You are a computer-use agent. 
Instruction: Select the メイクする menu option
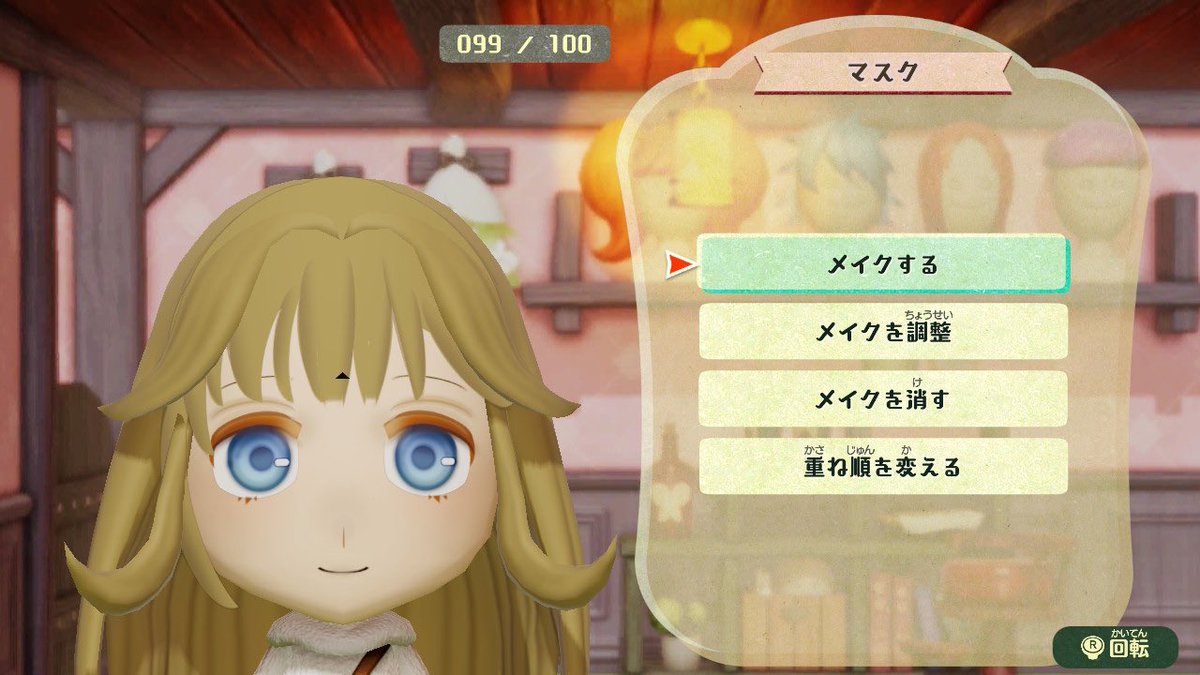[882, 264]
